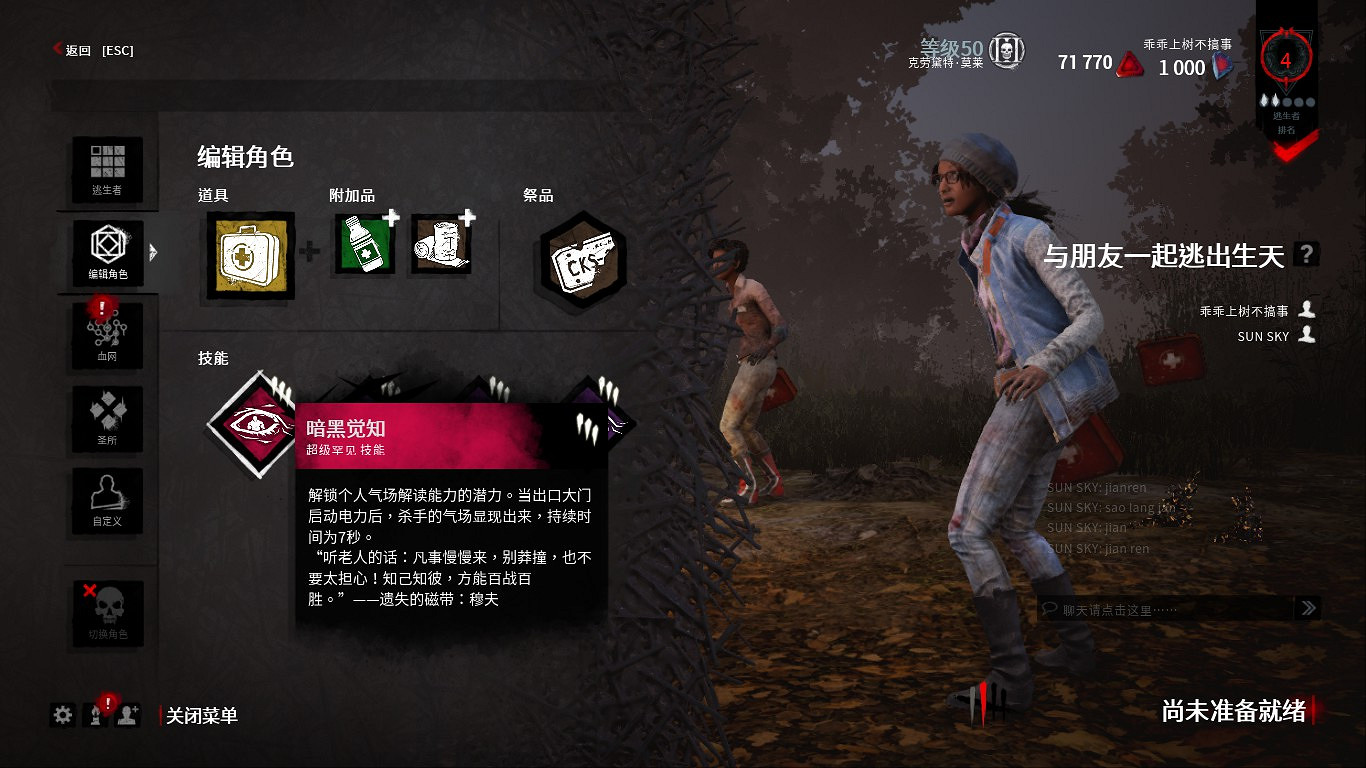Switch to the Survivors (逃生者) sidebar tab

tap(108, 170)
